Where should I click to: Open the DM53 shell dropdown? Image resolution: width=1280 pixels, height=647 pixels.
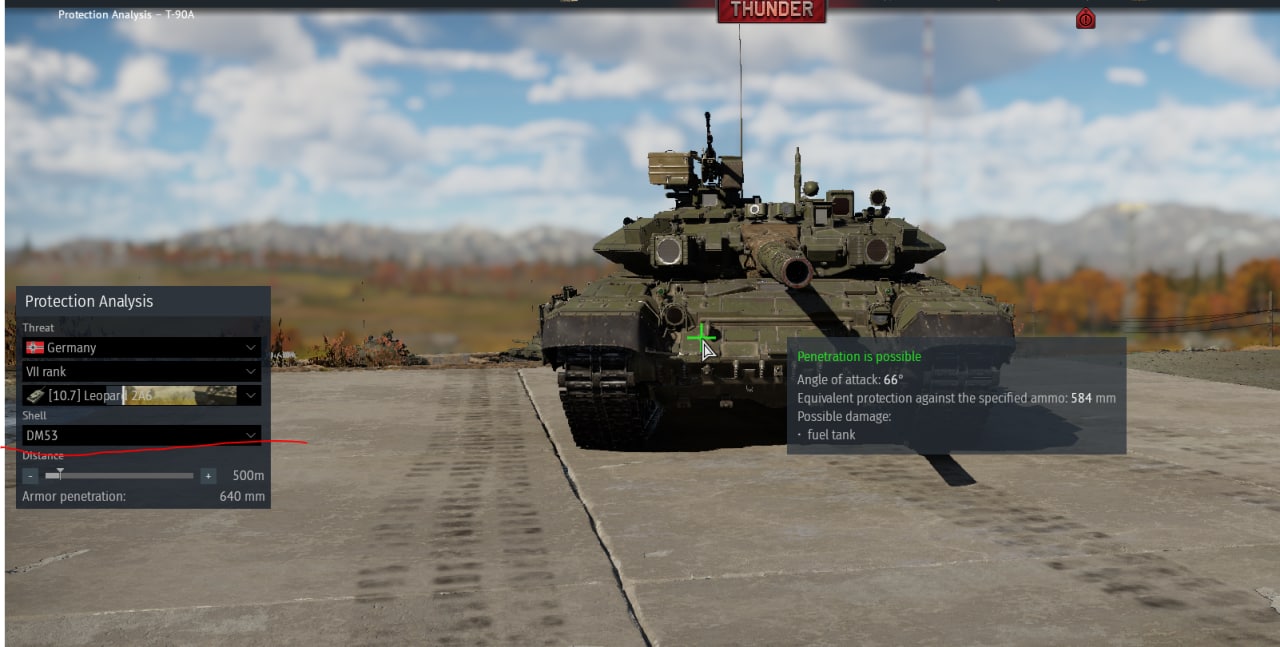click(x=141, y=435)
